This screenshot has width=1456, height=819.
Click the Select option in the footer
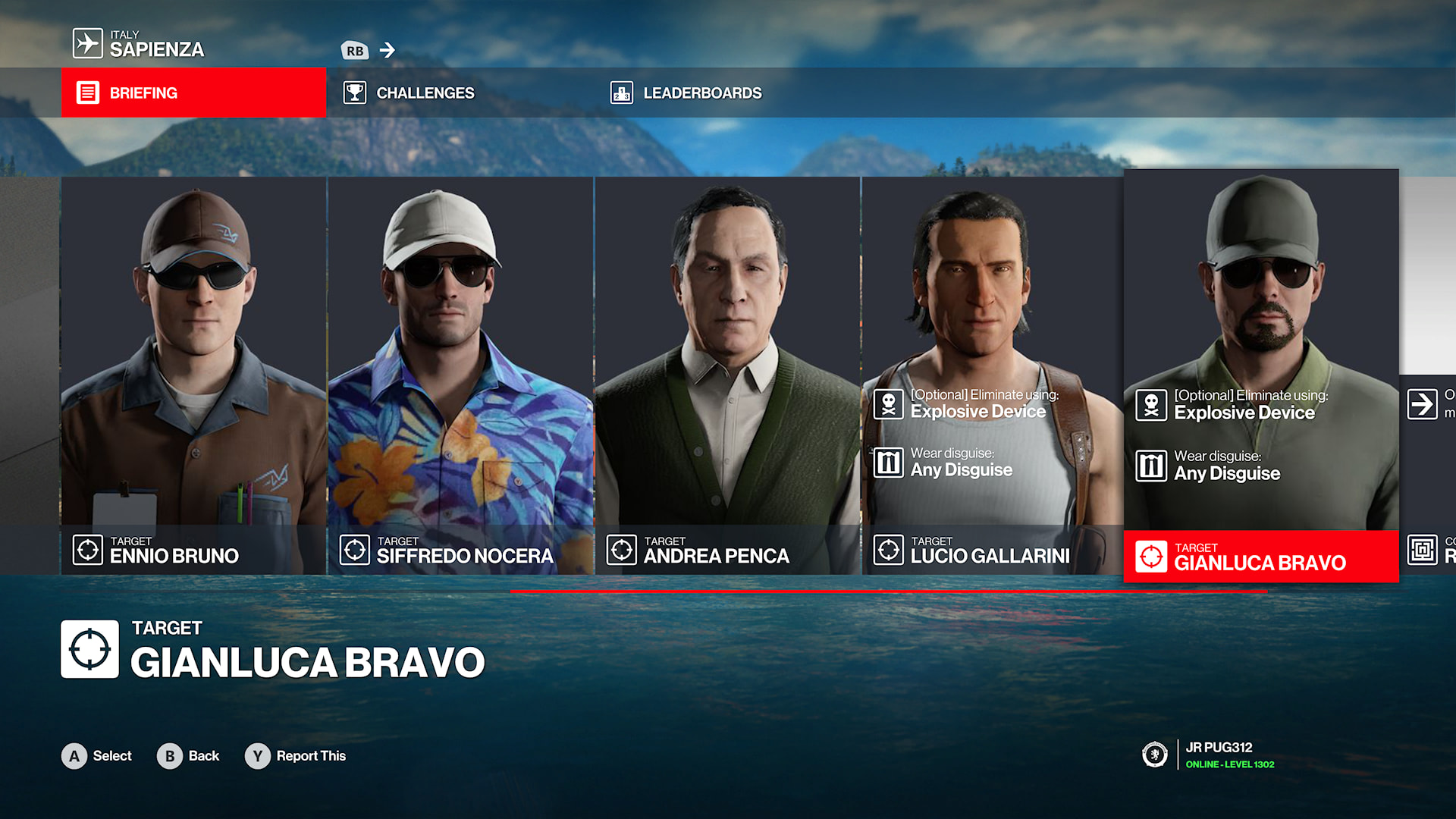97,756
